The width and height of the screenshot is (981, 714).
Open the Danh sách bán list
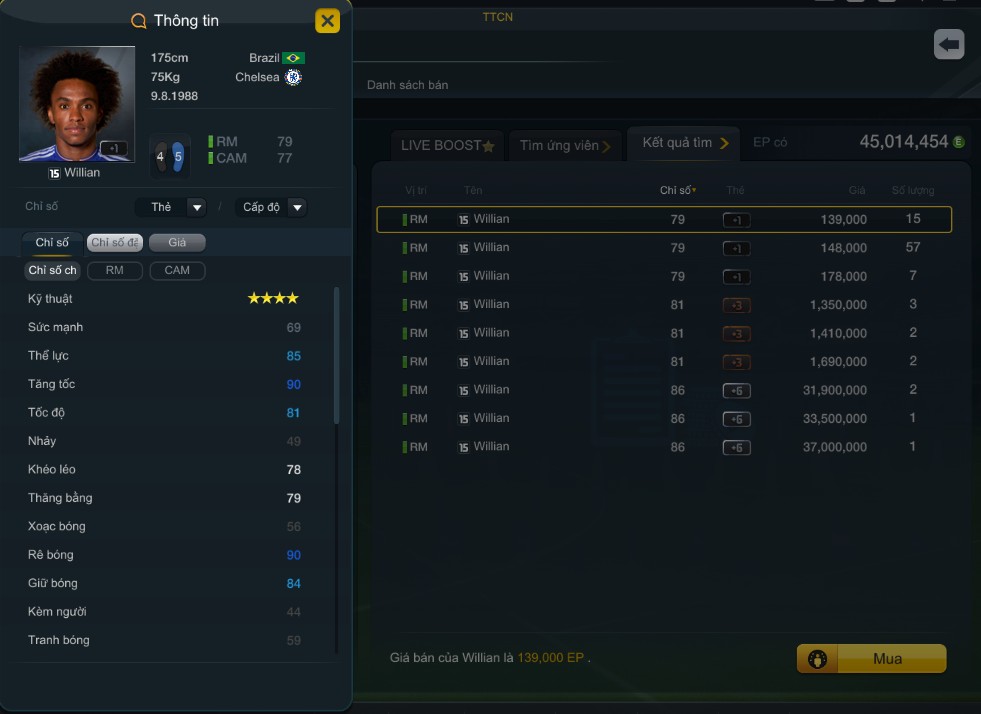407,85
